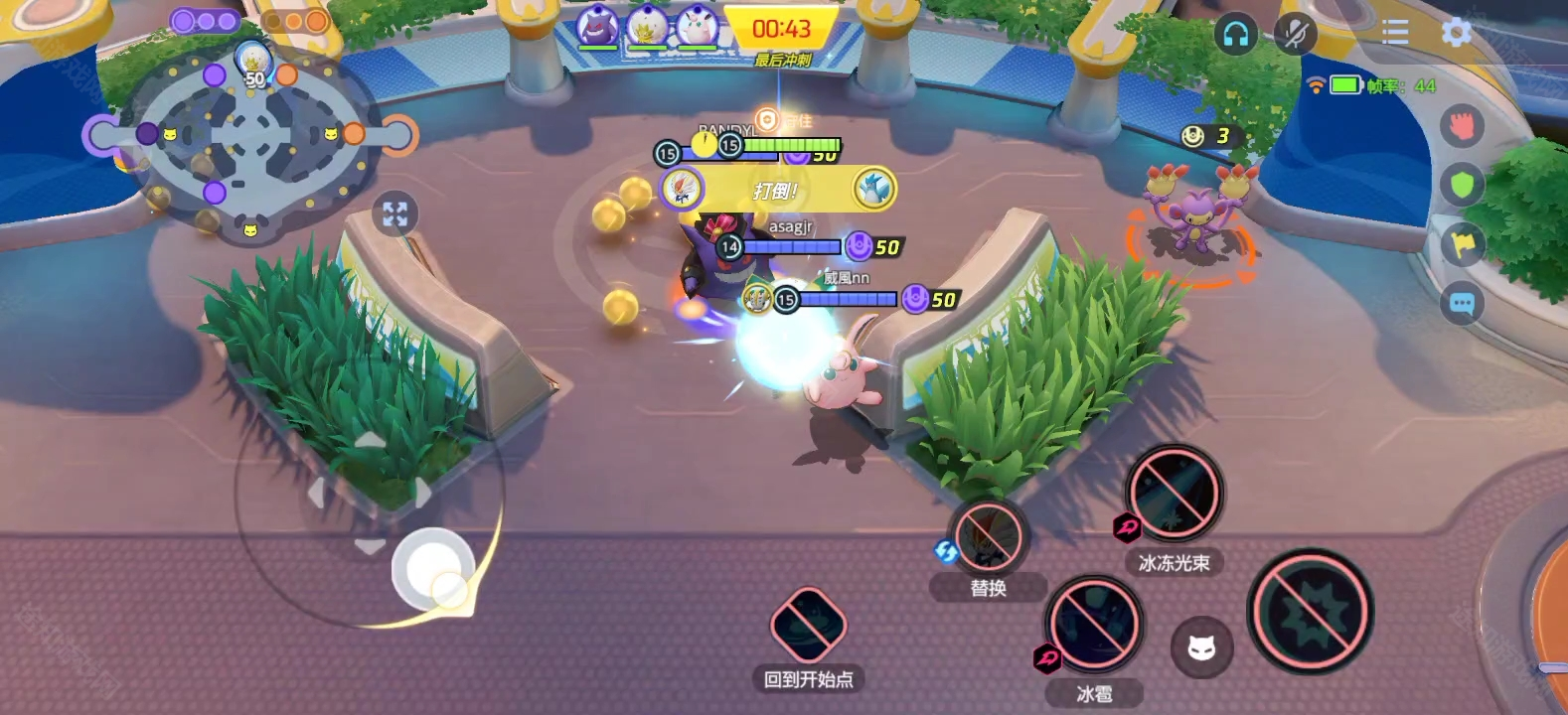The width and height of the screenshot is (1568, 715).
Task: Expand the minimap with the fullscreen icon
Action: tap(394, 214)
